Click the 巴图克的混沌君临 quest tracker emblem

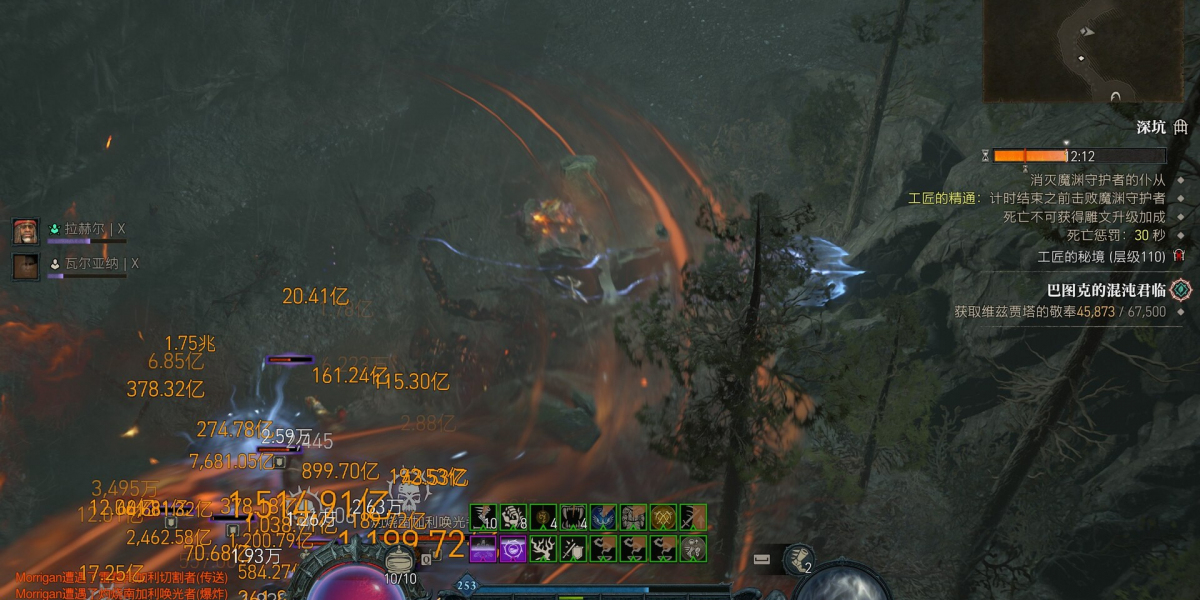tap(1181, 290)
